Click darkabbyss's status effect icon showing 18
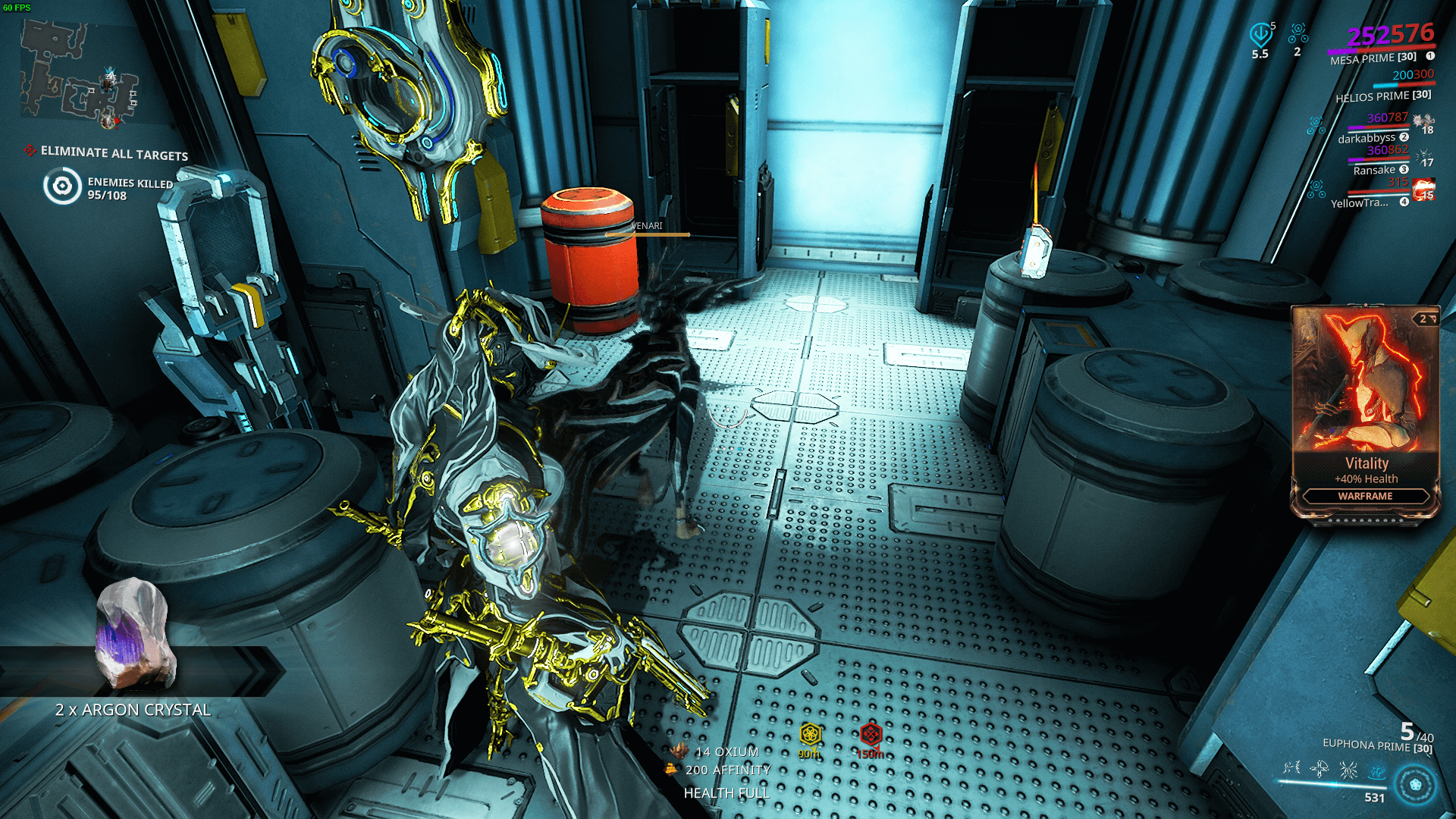 point(1422,121)
